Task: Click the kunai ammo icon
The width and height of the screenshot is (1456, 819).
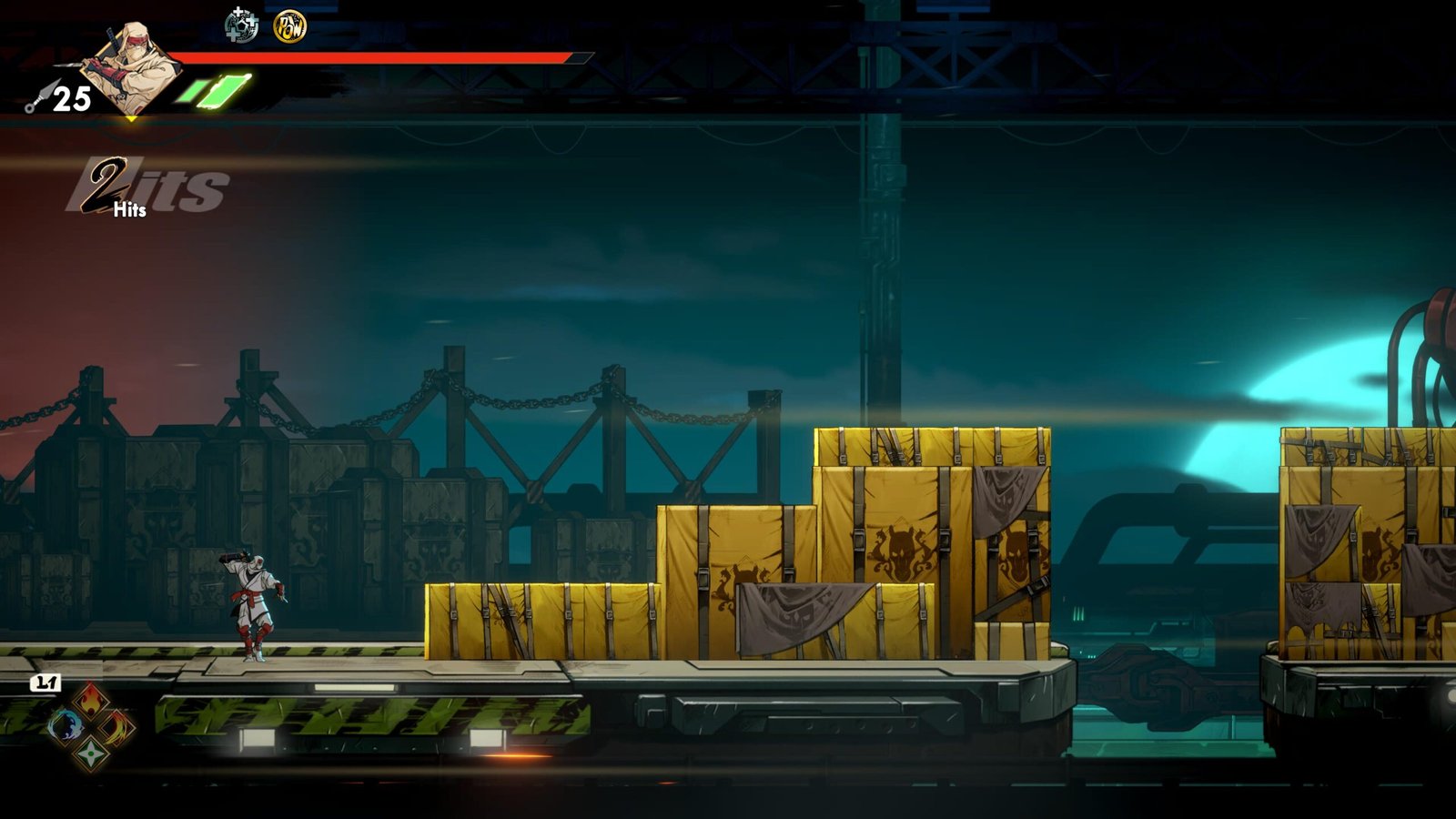Action: coord(40,96)
